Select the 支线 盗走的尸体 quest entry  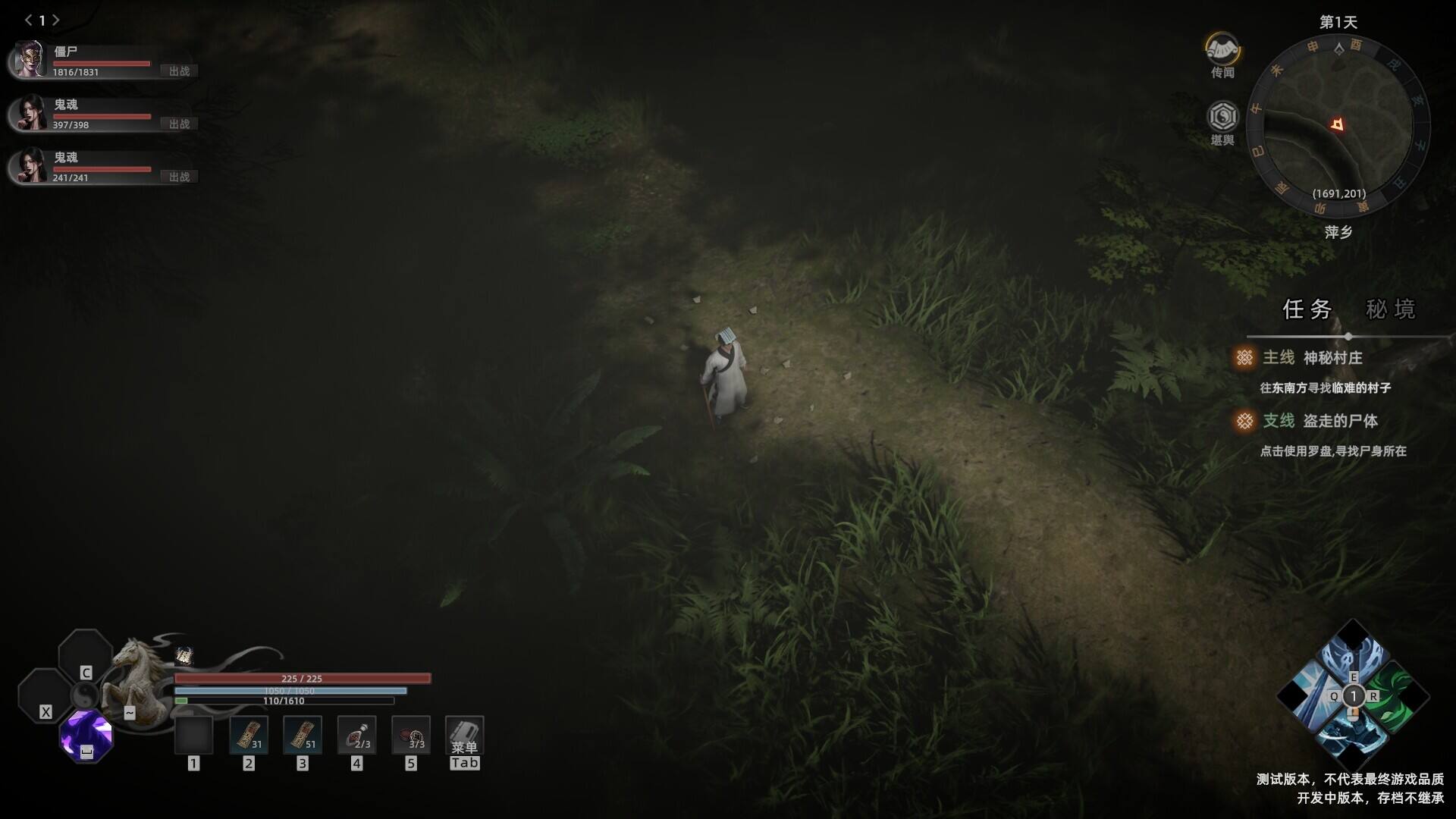click(1339, 421)
